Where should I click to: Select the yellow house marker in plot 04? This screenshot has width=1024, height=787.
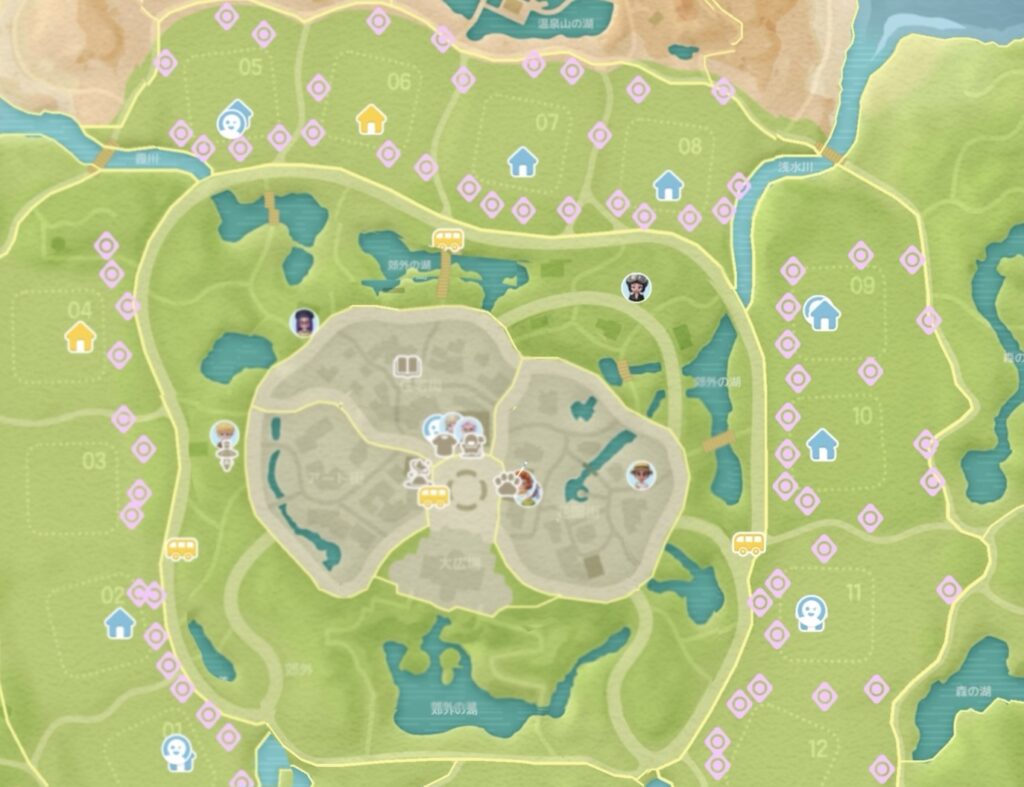(x=80, y=336)
